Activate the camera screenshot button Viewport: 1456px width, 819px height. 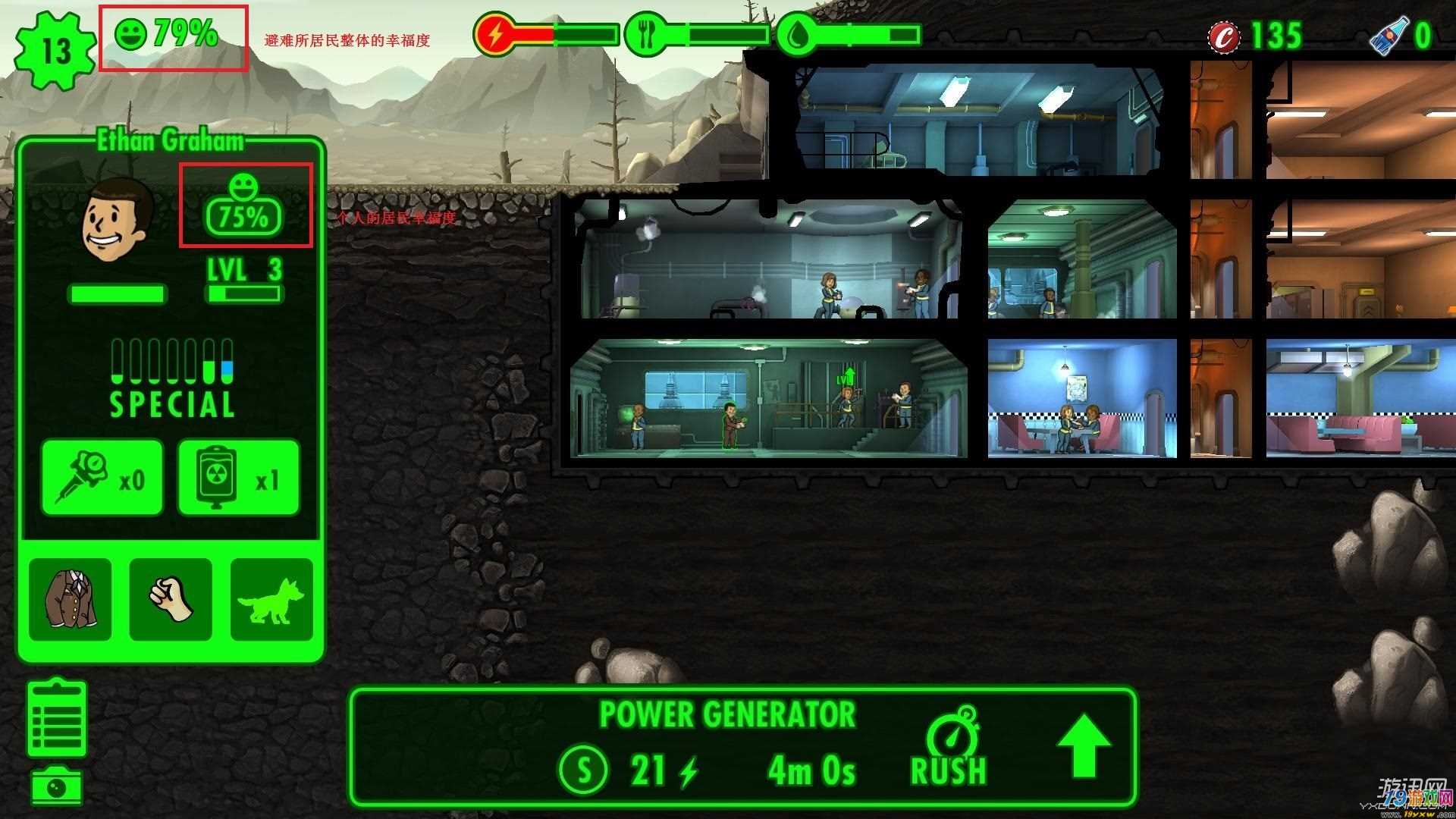click(x=57, y=786)
